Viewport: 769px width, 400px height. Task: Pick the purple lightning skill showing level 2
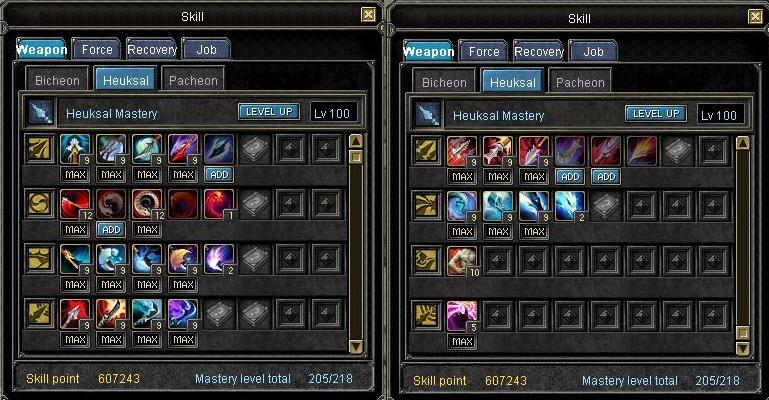pyautogui.click(x=219, y=261)
